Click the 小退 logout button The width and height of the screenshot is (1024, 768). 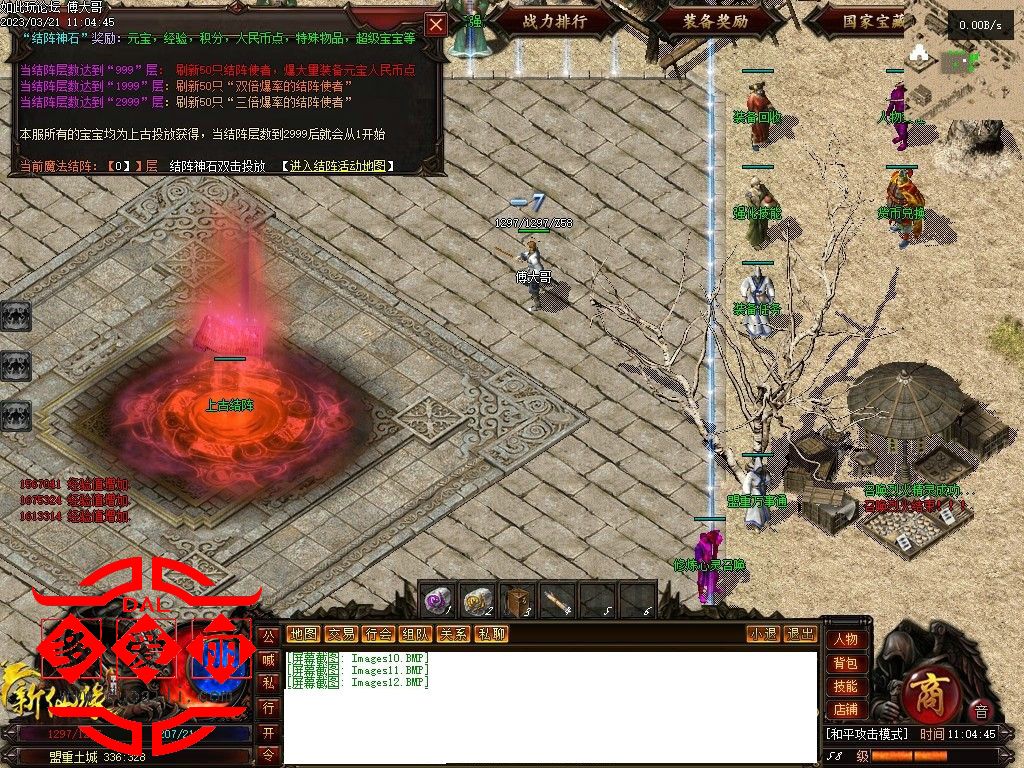763,634
